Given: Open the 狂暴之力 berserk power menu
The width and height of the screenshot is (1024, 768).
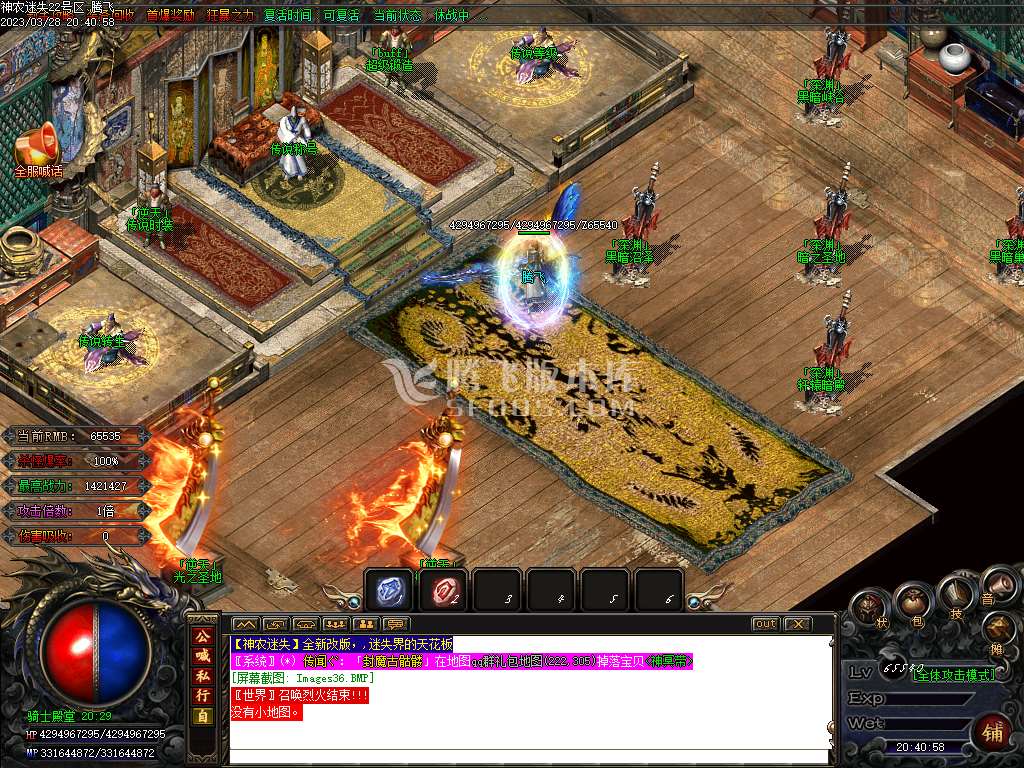Looking at the screenshot, I should tap(230, 16).
